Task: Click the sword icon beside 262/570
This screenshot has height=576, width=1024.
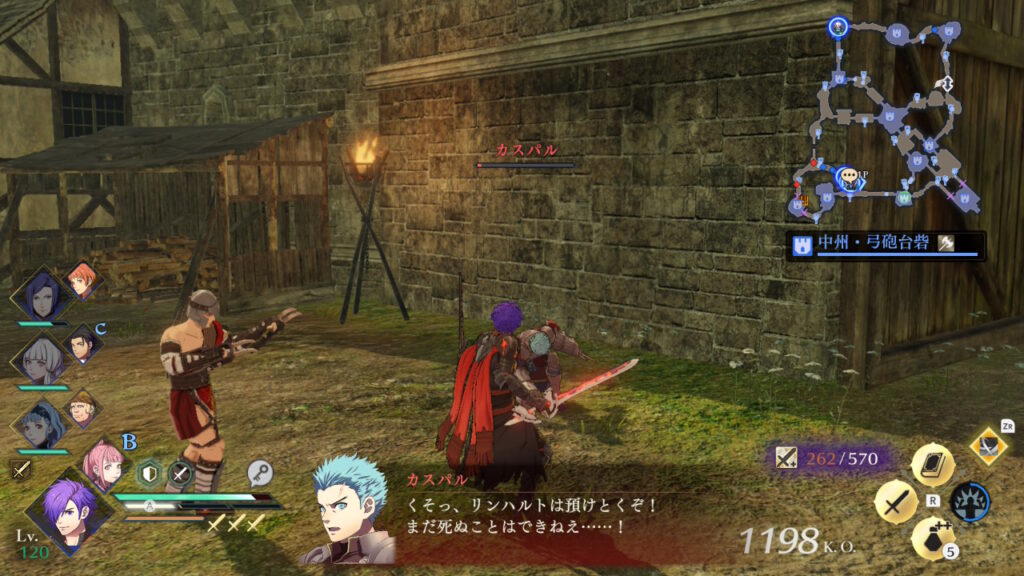Action: tap(787, 458)
